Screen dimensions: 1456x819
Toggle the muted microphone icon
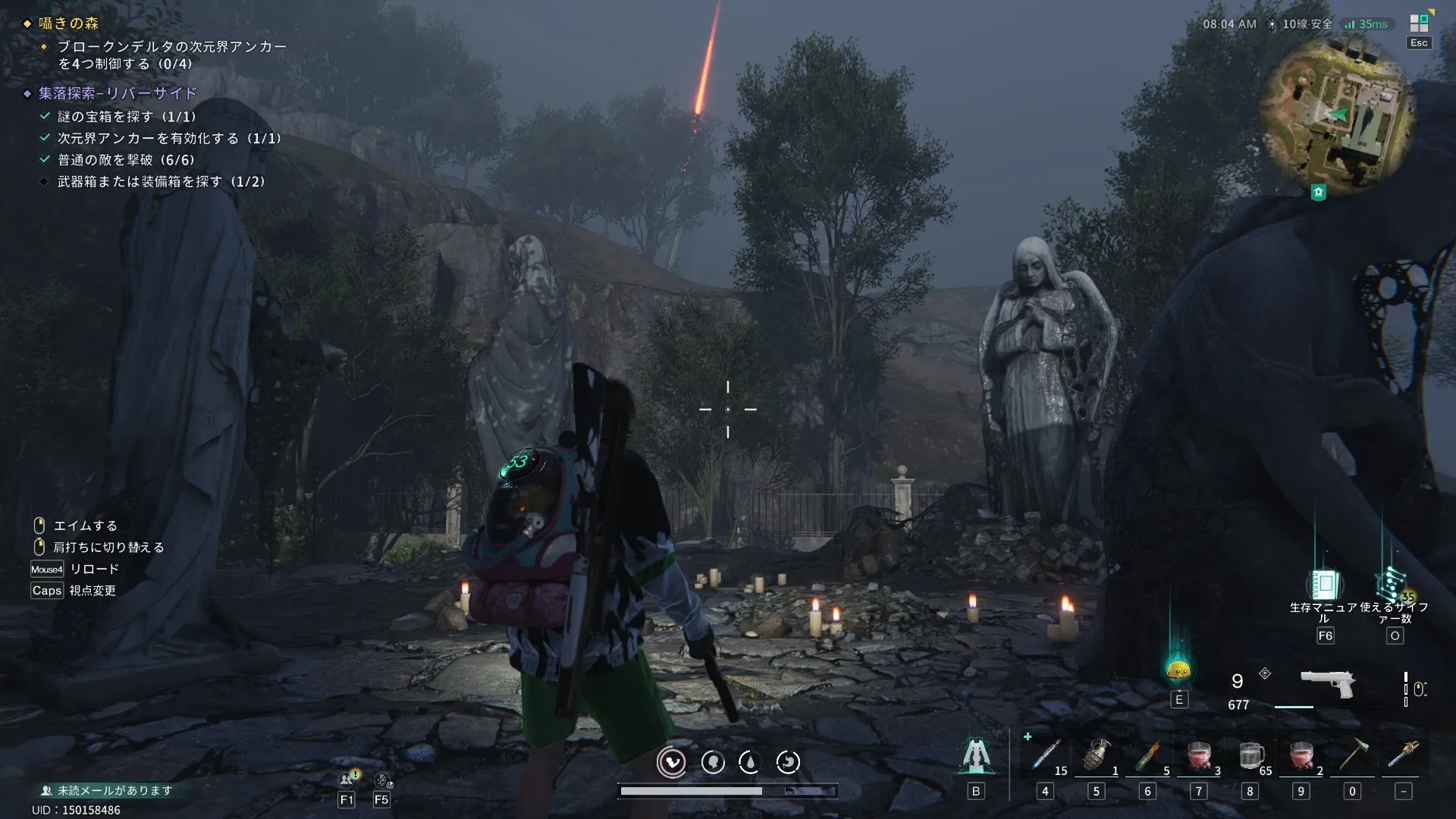(382, 780)
